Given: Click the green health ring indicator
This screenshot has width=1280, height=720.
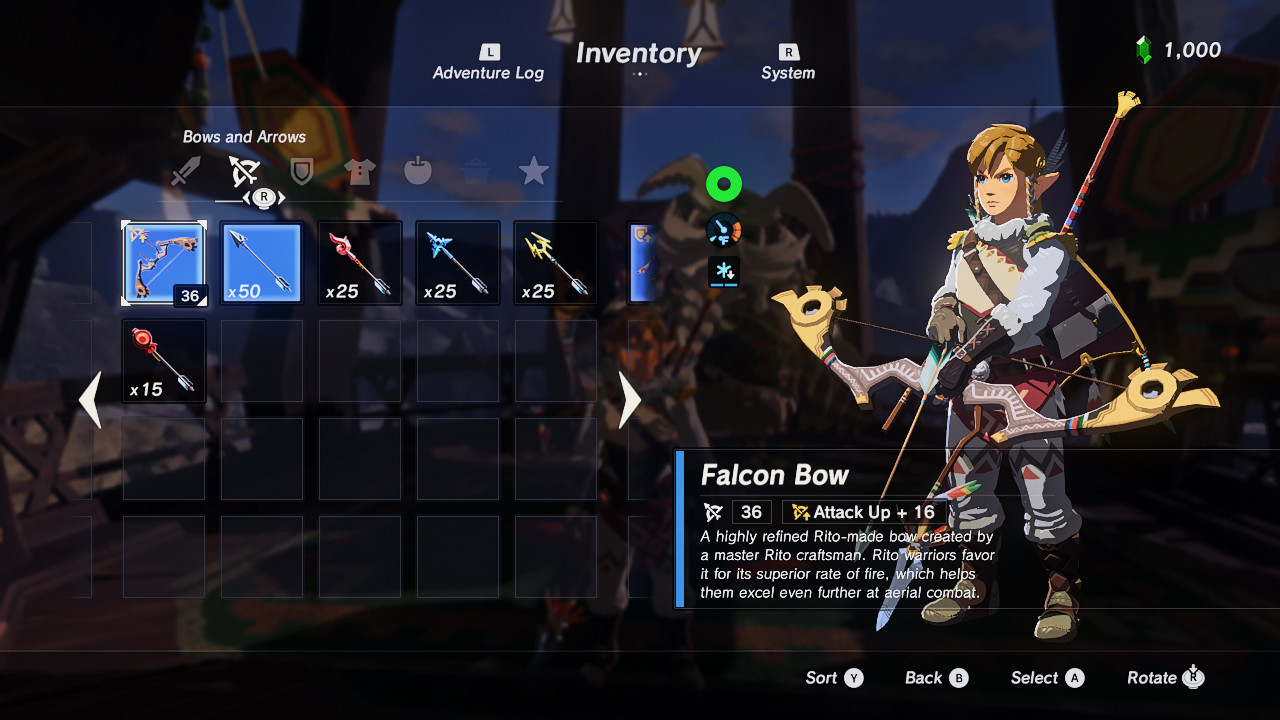Looking at the screenshot, I should coord(723,184).
